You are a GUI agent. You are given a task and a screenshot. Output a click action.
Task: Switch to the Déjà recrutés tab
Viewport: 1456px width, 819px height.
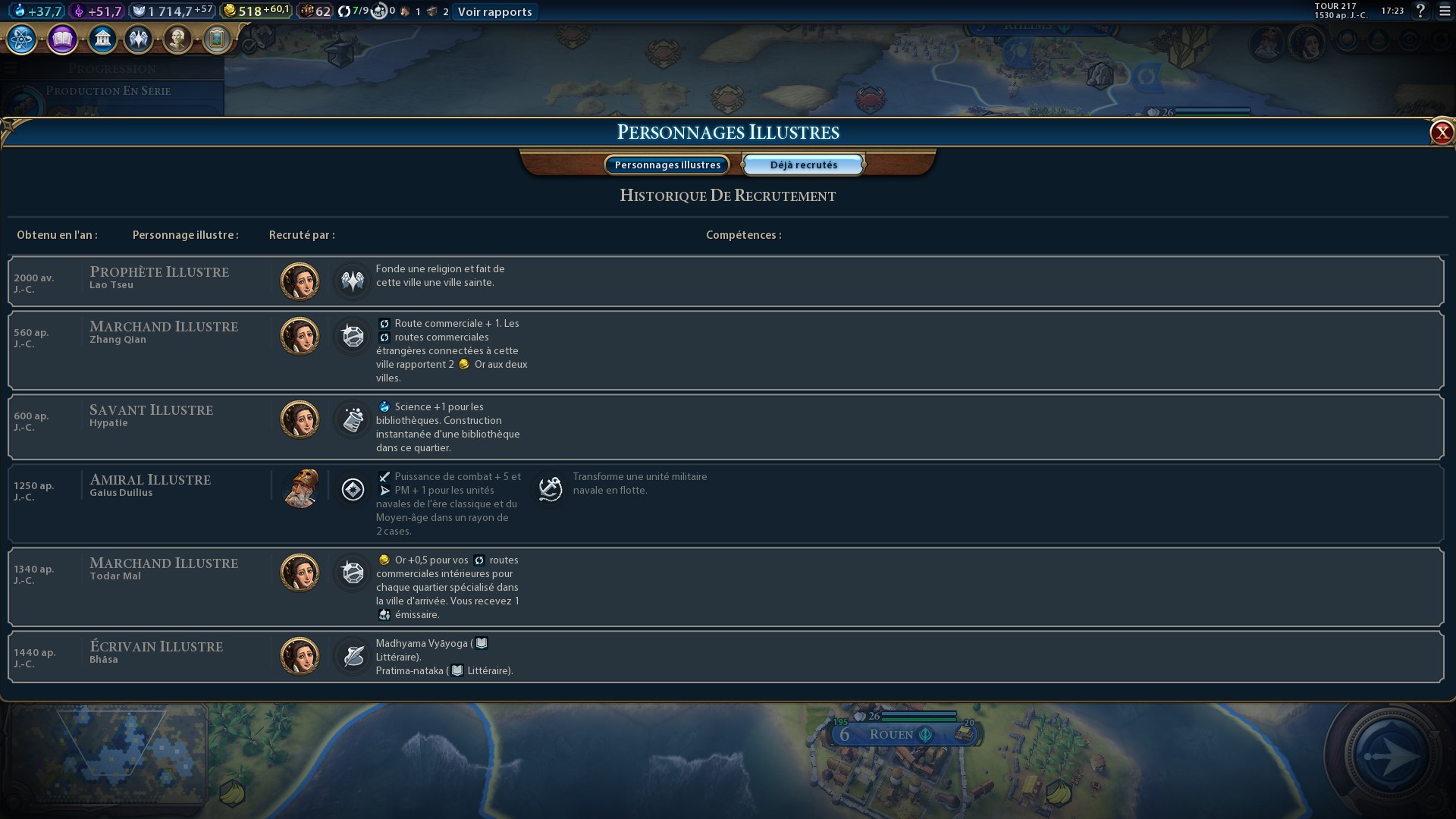pyautogui.click(x=802, y=164)
